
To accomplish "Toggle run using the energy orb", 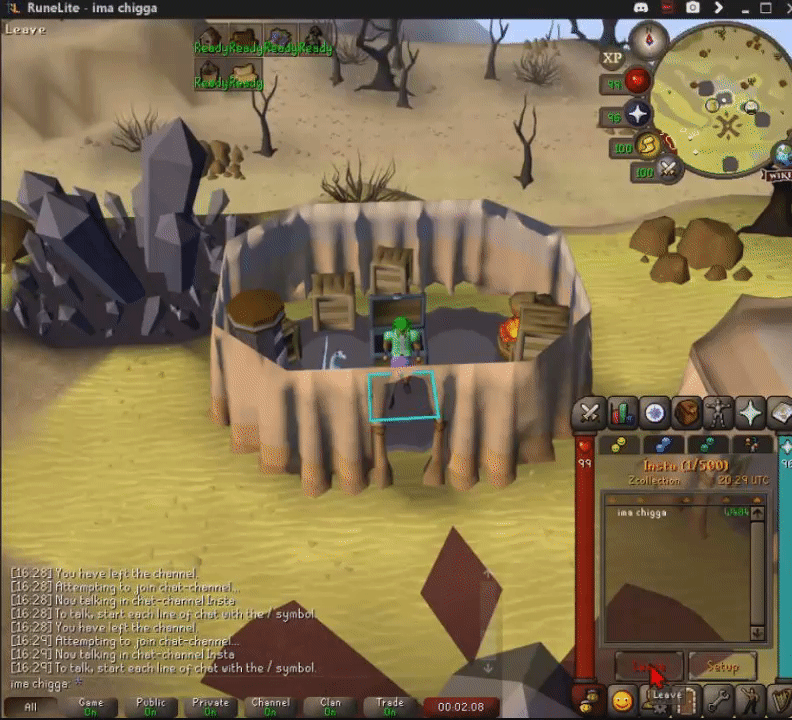I will point(648,146).
